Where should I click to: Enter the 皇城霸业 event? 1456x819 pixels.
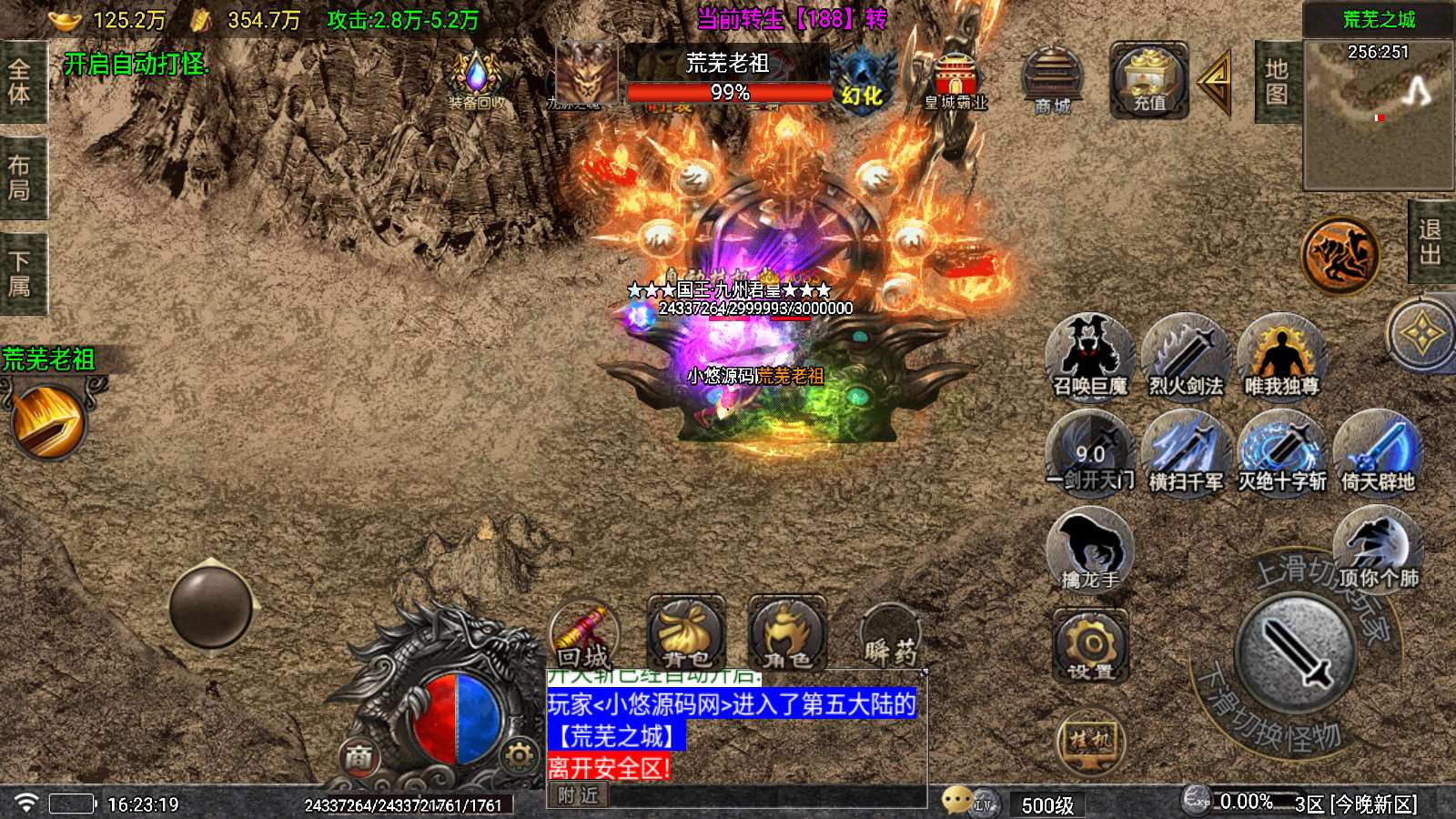tap(955, 82)
